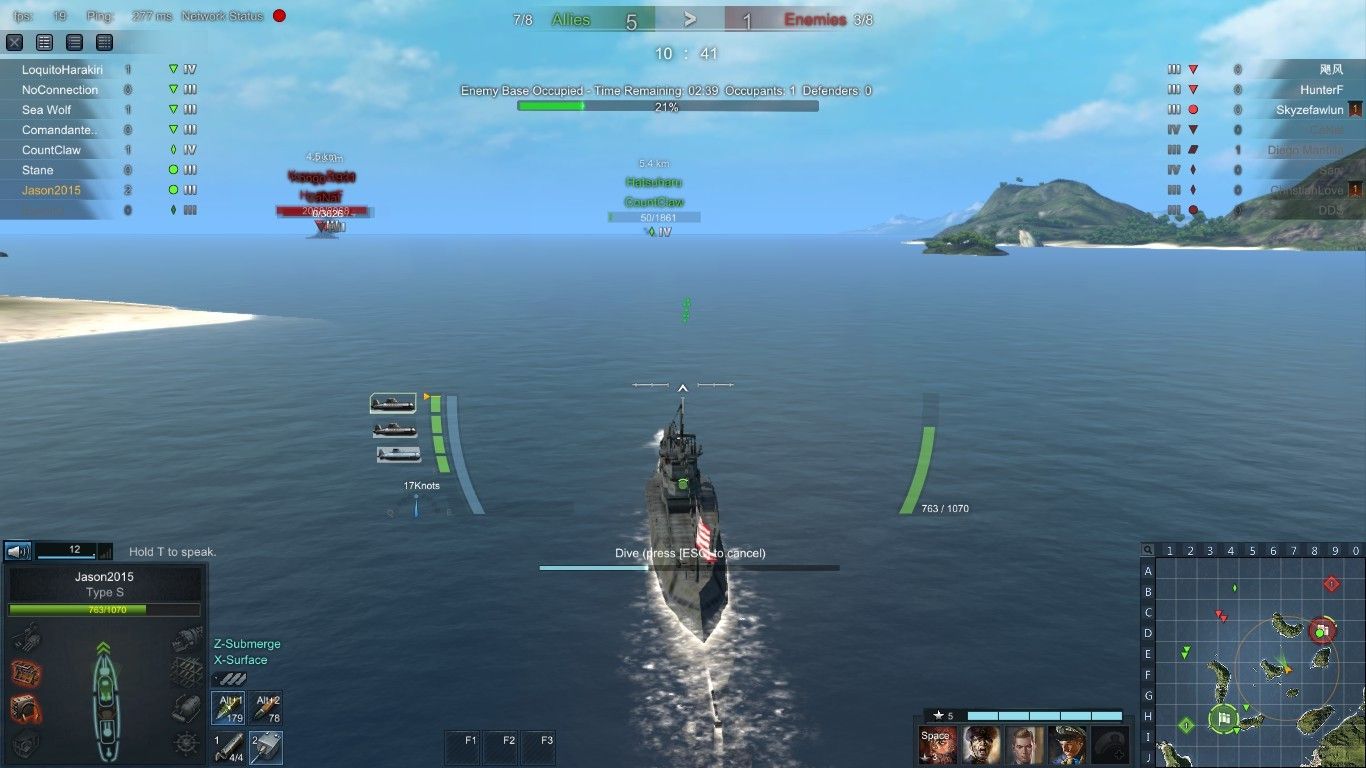Select the Alt+1 shell ammo with 179 rounds
1366x768 pixels.
point(228,708)
